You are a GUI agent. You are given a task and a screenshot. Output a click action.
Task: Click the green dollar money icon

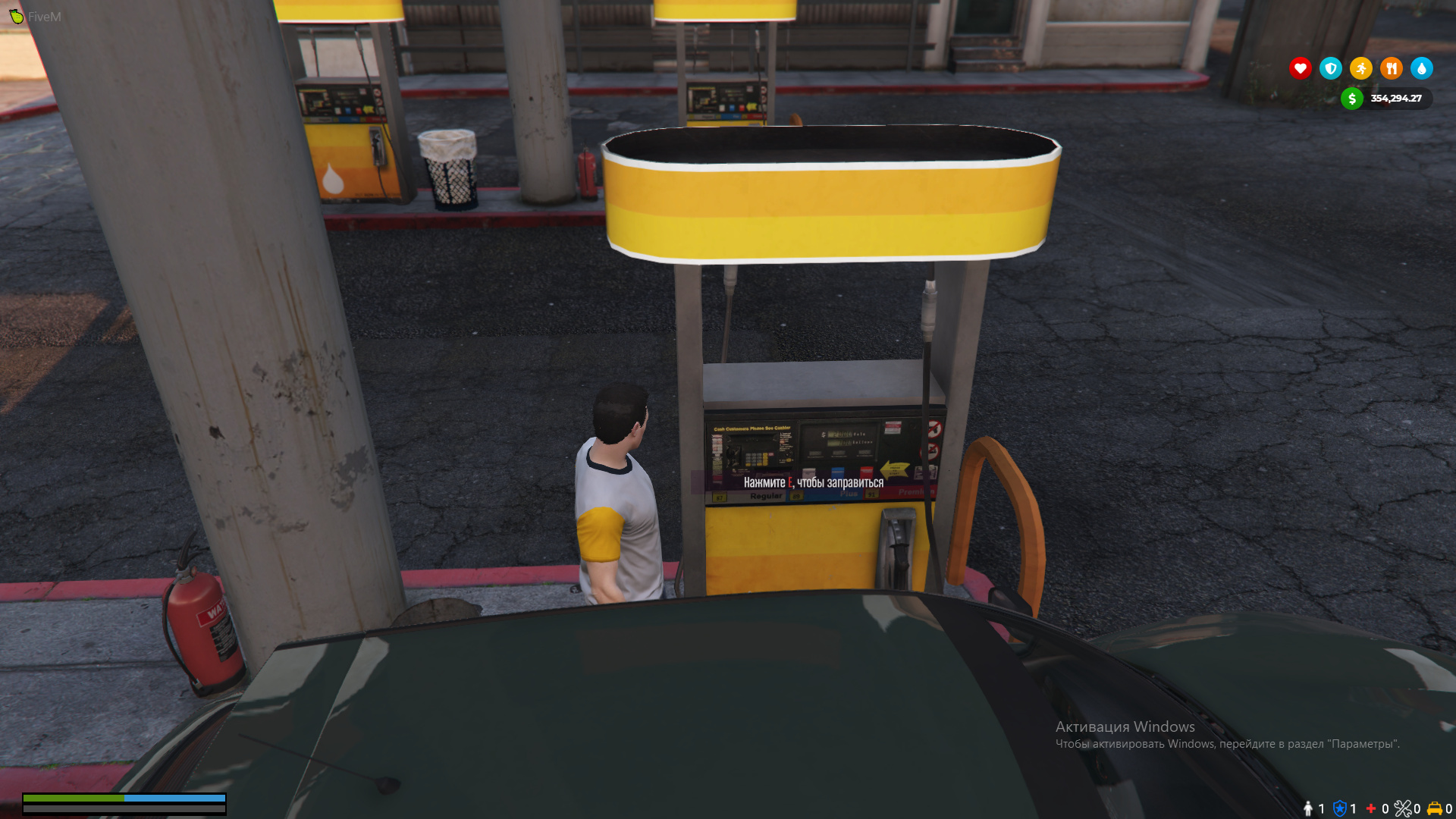click(x=1352, y=98)
